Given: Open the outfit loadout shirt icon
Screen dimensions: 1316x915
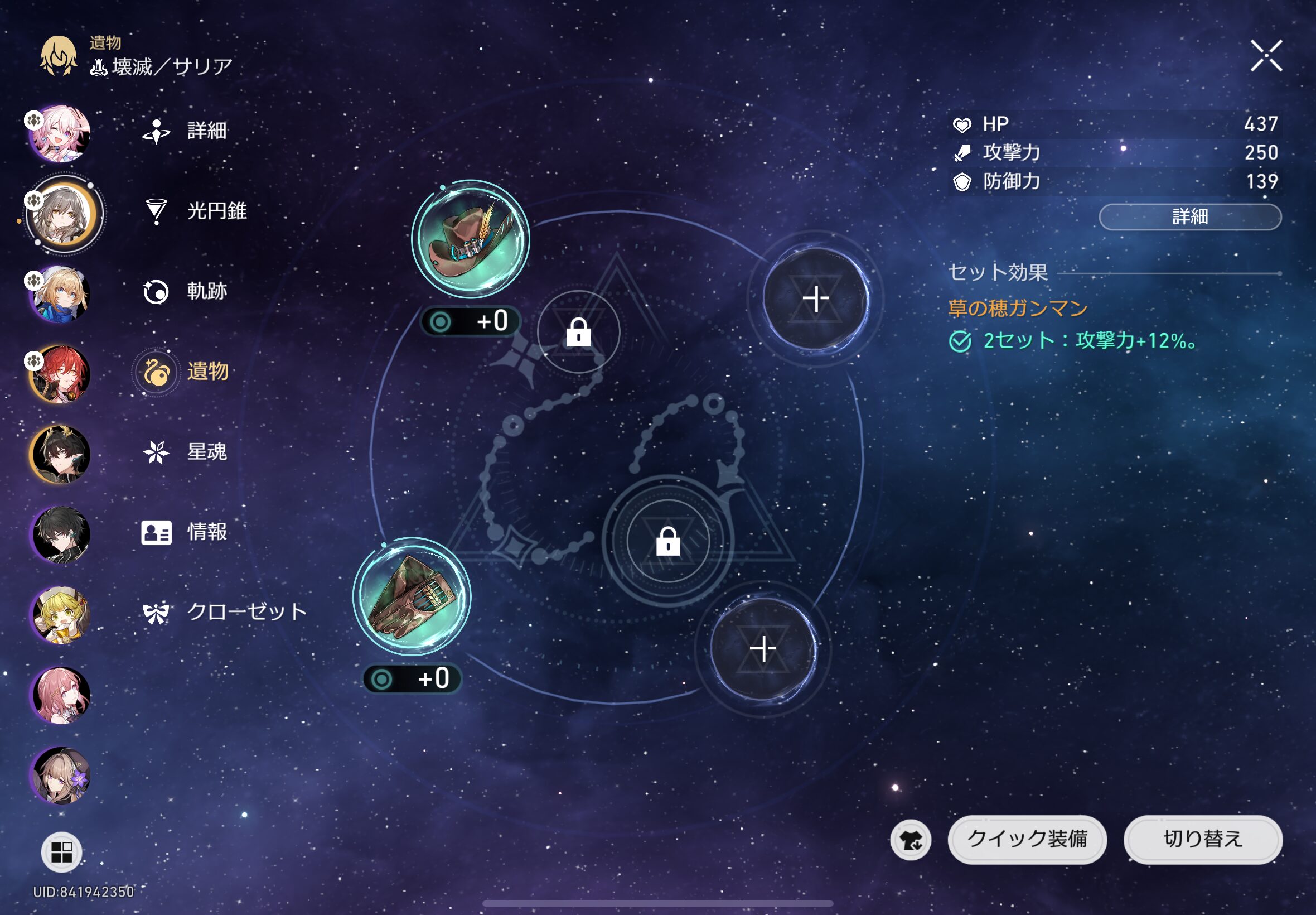Looking at the screenshot, I should coord(911,840).
